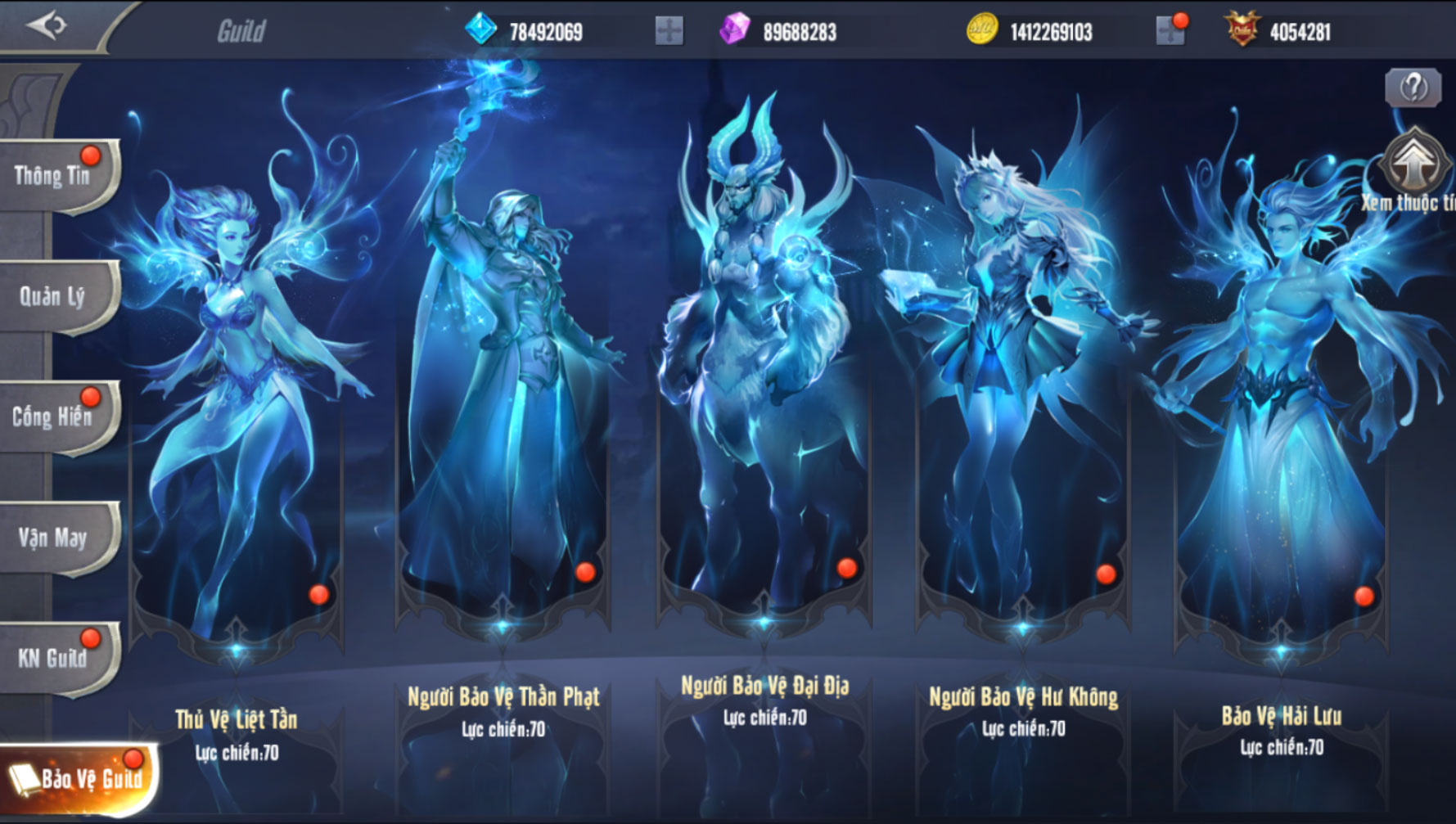
Task: Choose the Thủ Vệ Liệt Tần guardian
Action: 237,409
